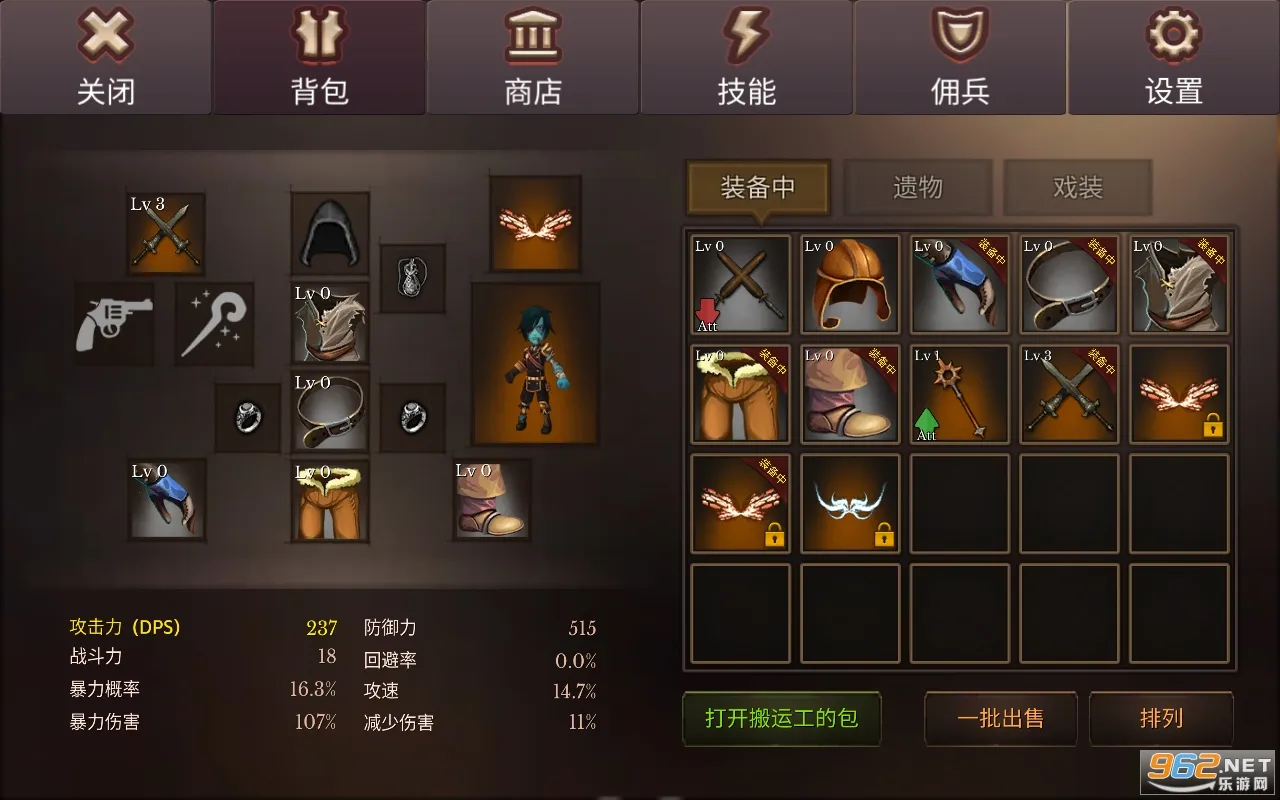The image size is (1280, 800).
Task: Select the blue glove item labeled Lv 0
Action: pos(166,502)
